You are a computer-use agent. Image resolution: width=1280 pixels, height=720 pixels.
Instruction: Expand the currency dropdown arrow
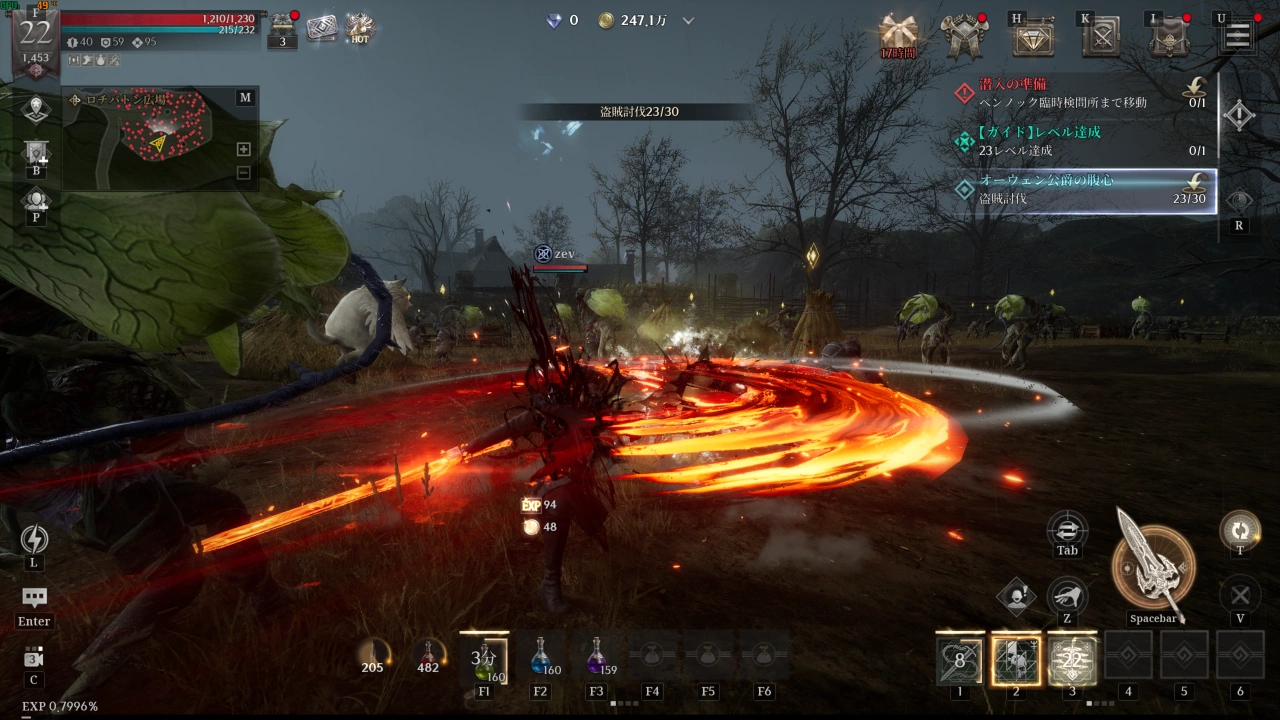[688, 20]
